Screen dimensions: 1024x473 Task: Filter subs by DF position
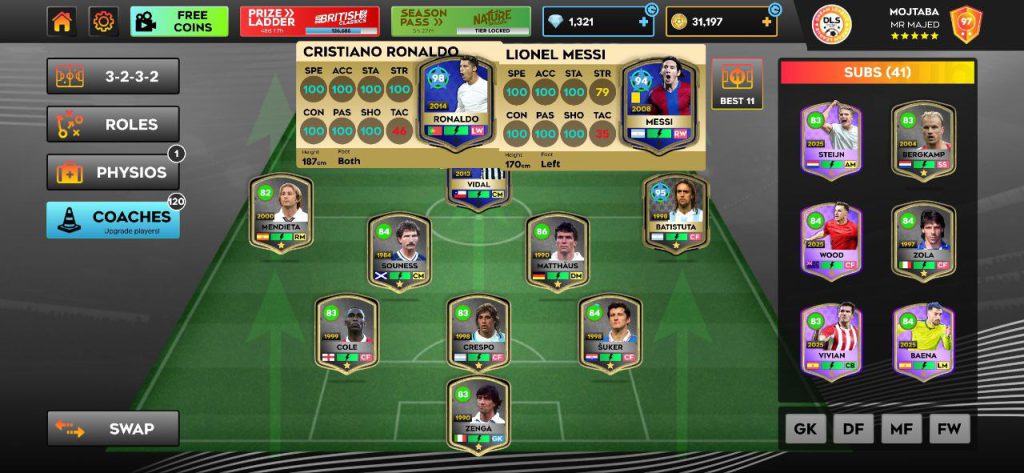(x=853, y=429)
